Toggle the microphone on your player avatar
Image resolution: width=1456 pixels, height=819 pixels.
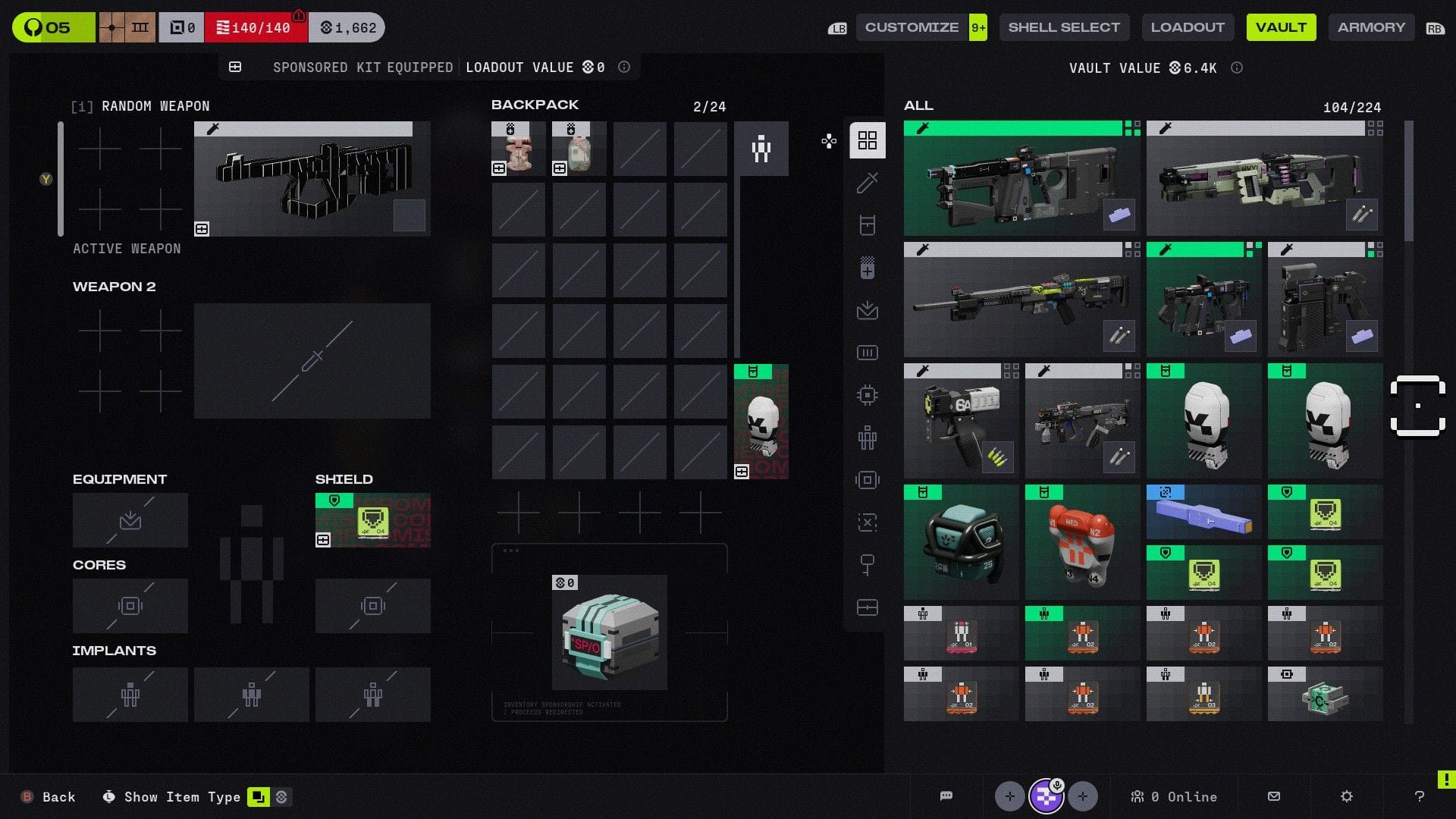pyautogui.click(x=1056, y=784)
